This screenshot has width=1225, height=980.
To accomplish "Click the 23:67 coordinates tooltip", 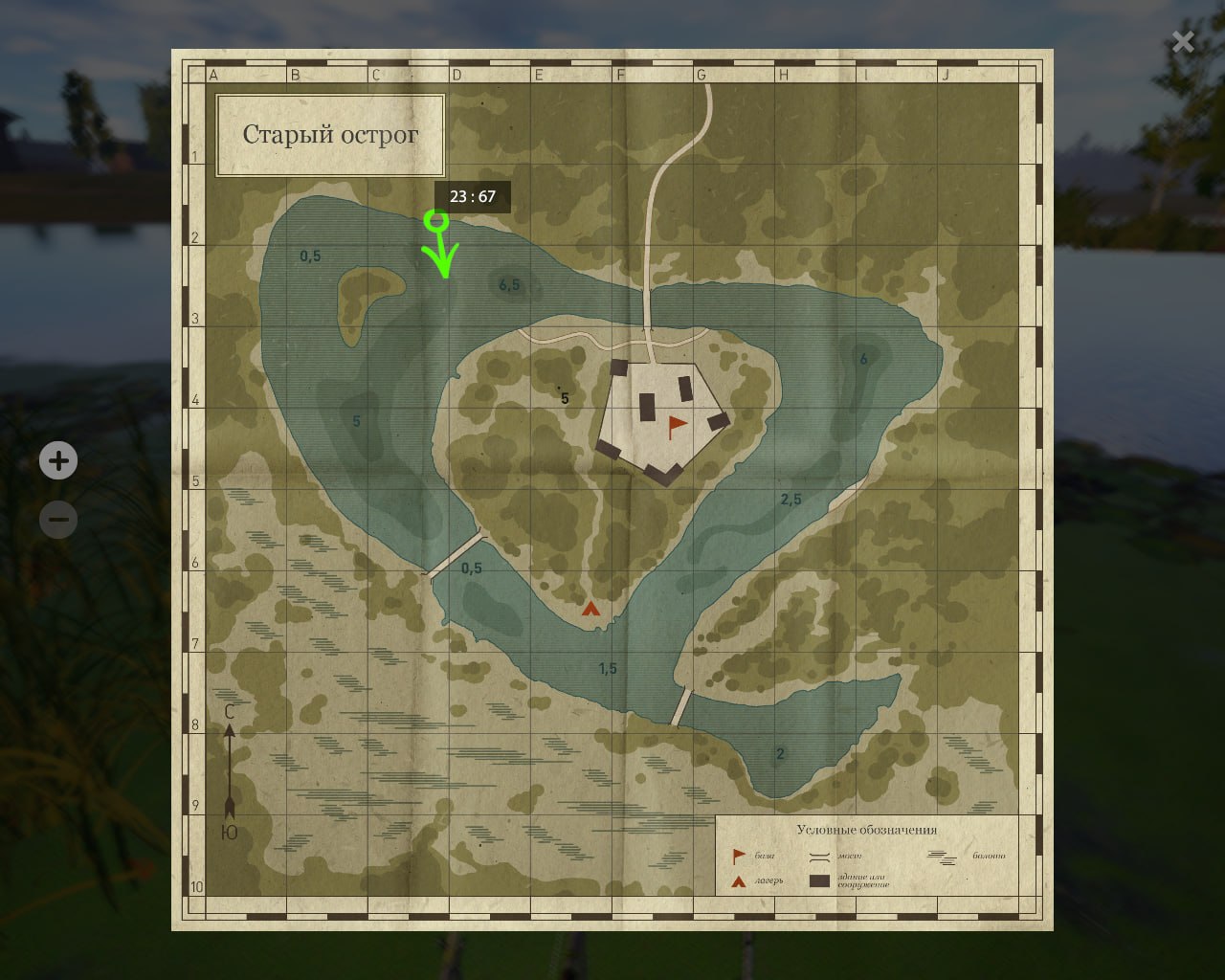I will [475, 197].
